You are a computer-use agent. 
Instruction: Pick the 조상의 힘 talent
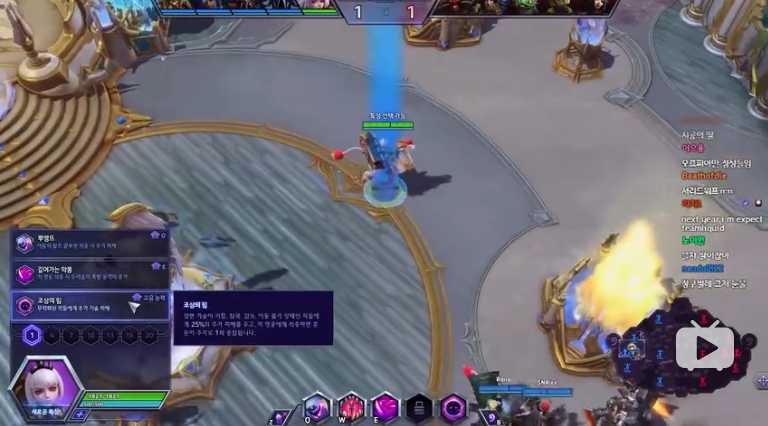[88, 306]
